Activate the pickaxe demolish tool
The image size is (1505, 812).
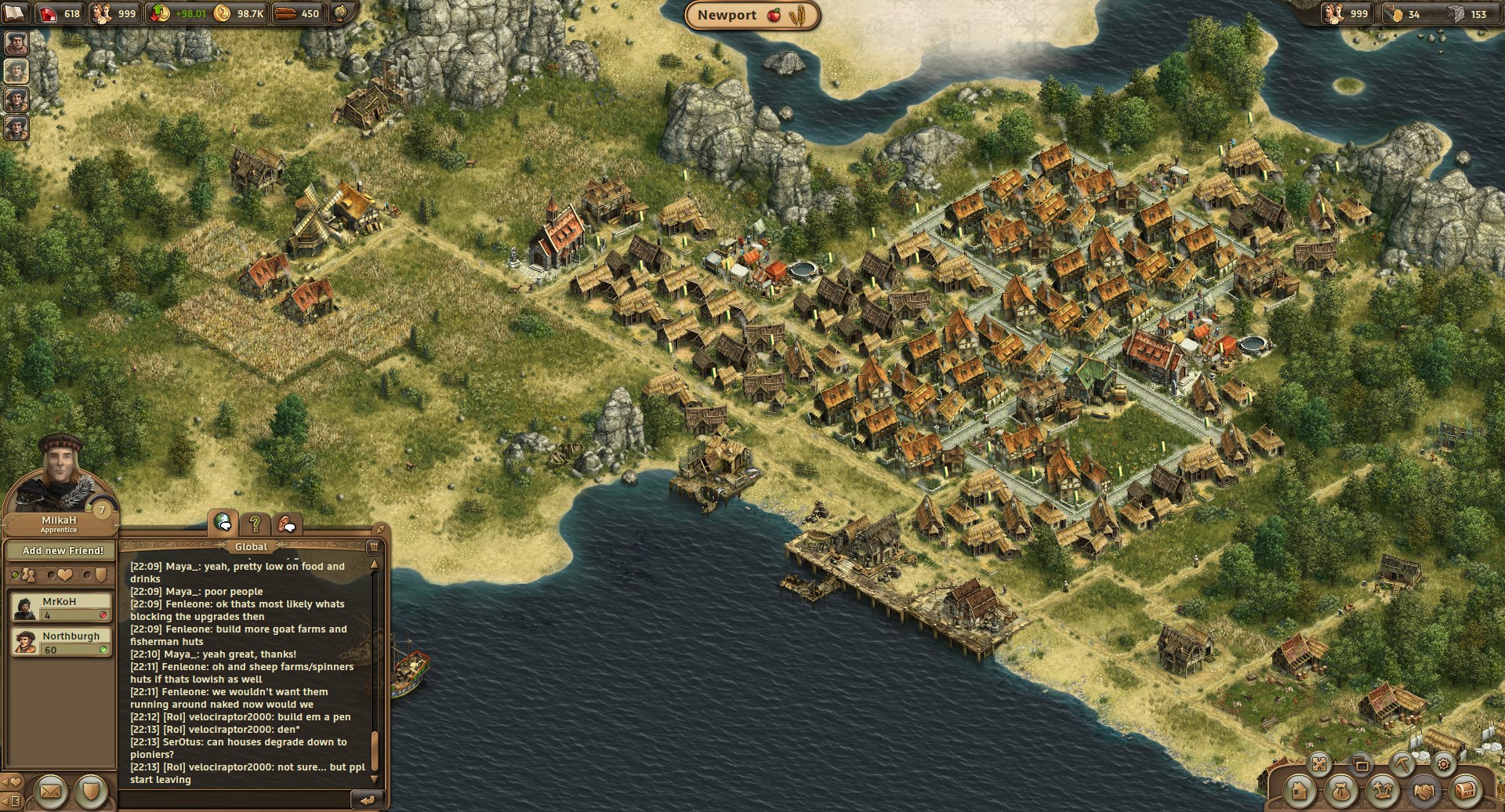coord(1402,763)
